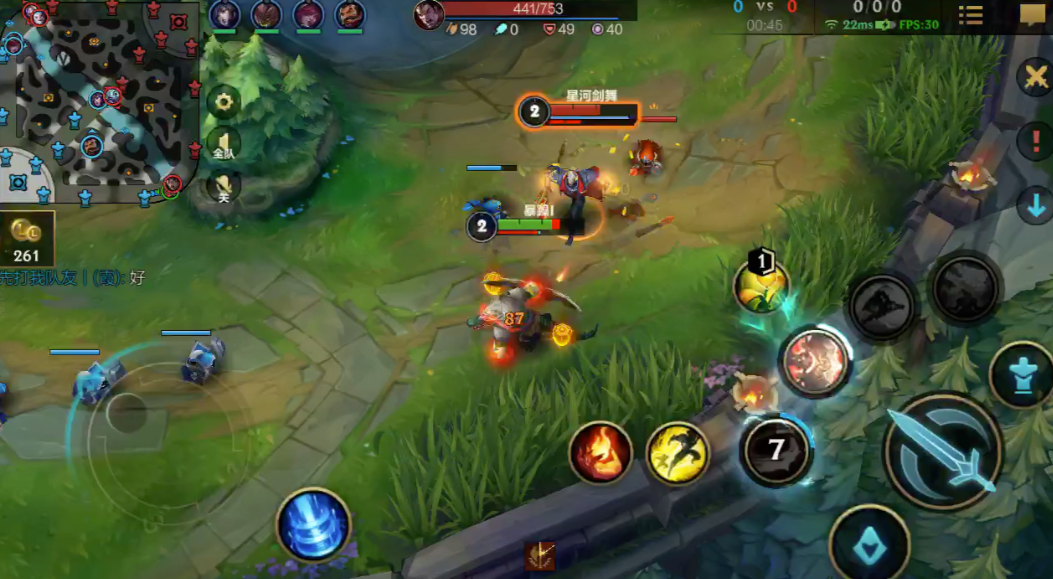The width and height of the screenshot is (1053, 579).
Task: Select the minion-targeting diamond button
Action: [868, 545]
